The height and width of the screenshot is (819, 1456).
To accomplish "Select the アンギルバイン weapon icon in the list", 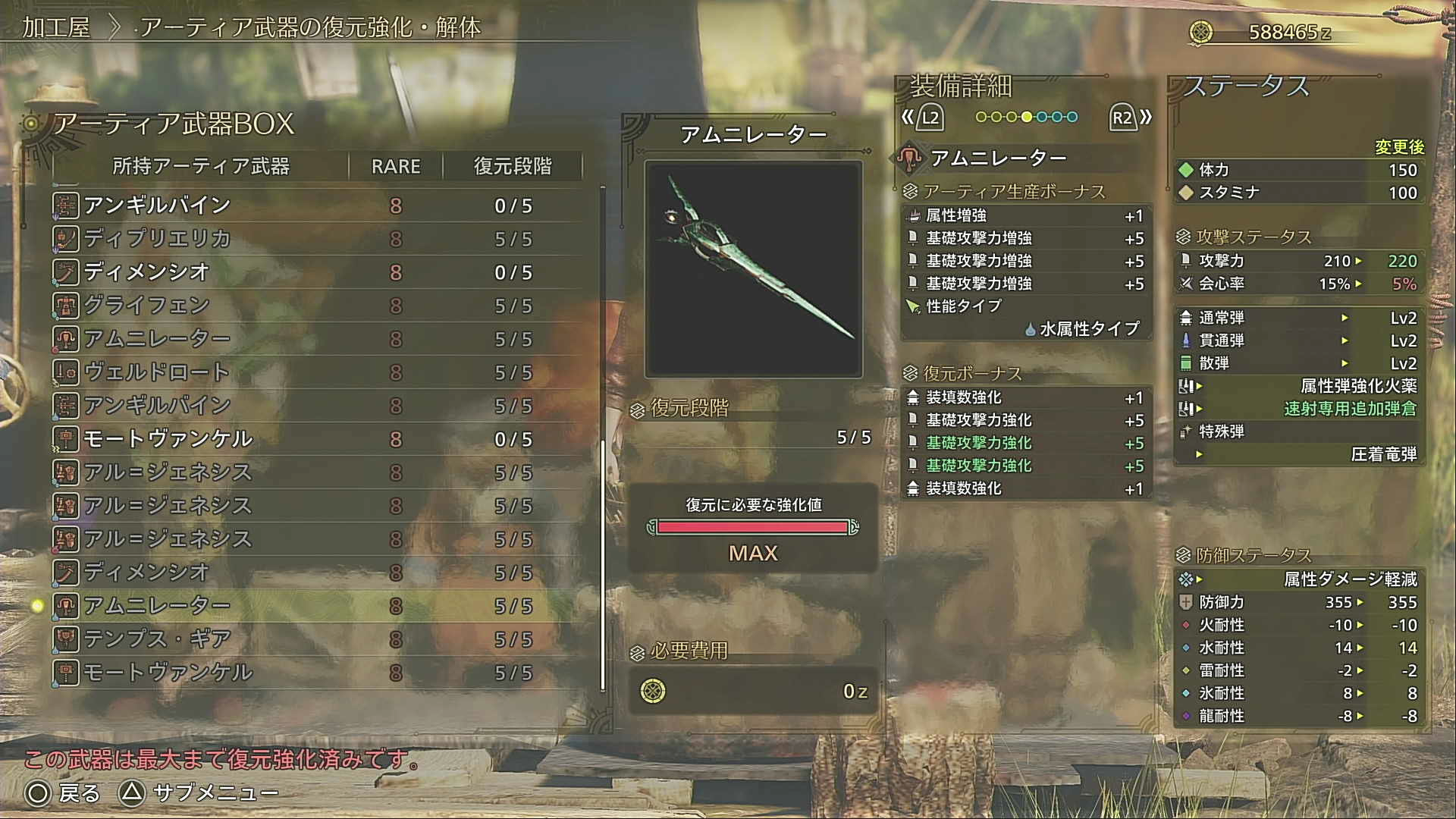I will (67, 205).
